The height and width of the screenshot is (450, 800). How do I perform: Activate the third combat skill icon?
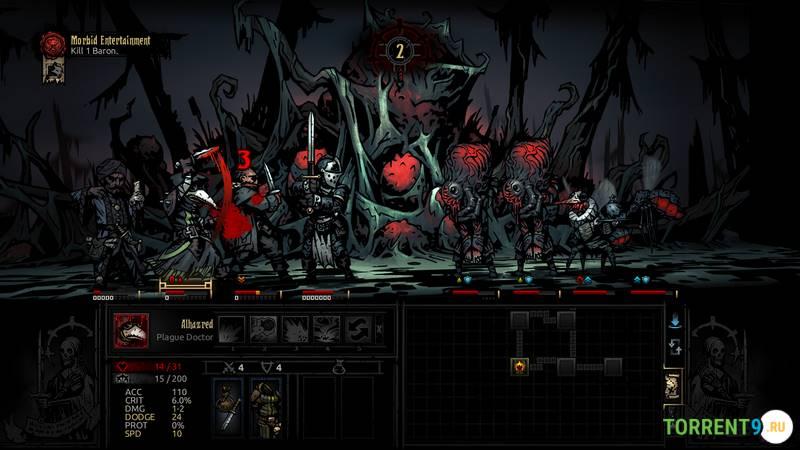[x=296, y=329]
